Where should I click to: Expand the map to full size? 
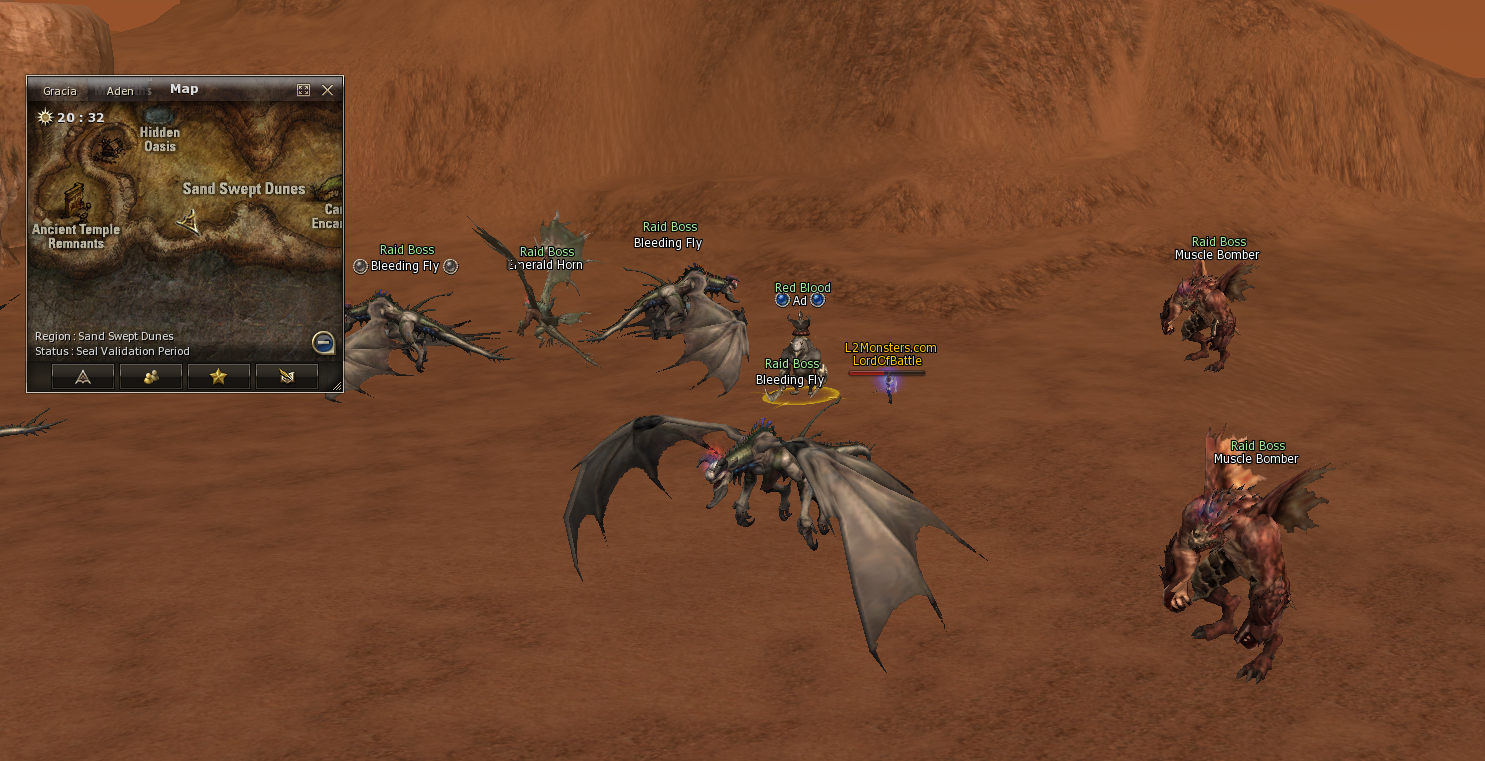[303, 90]
